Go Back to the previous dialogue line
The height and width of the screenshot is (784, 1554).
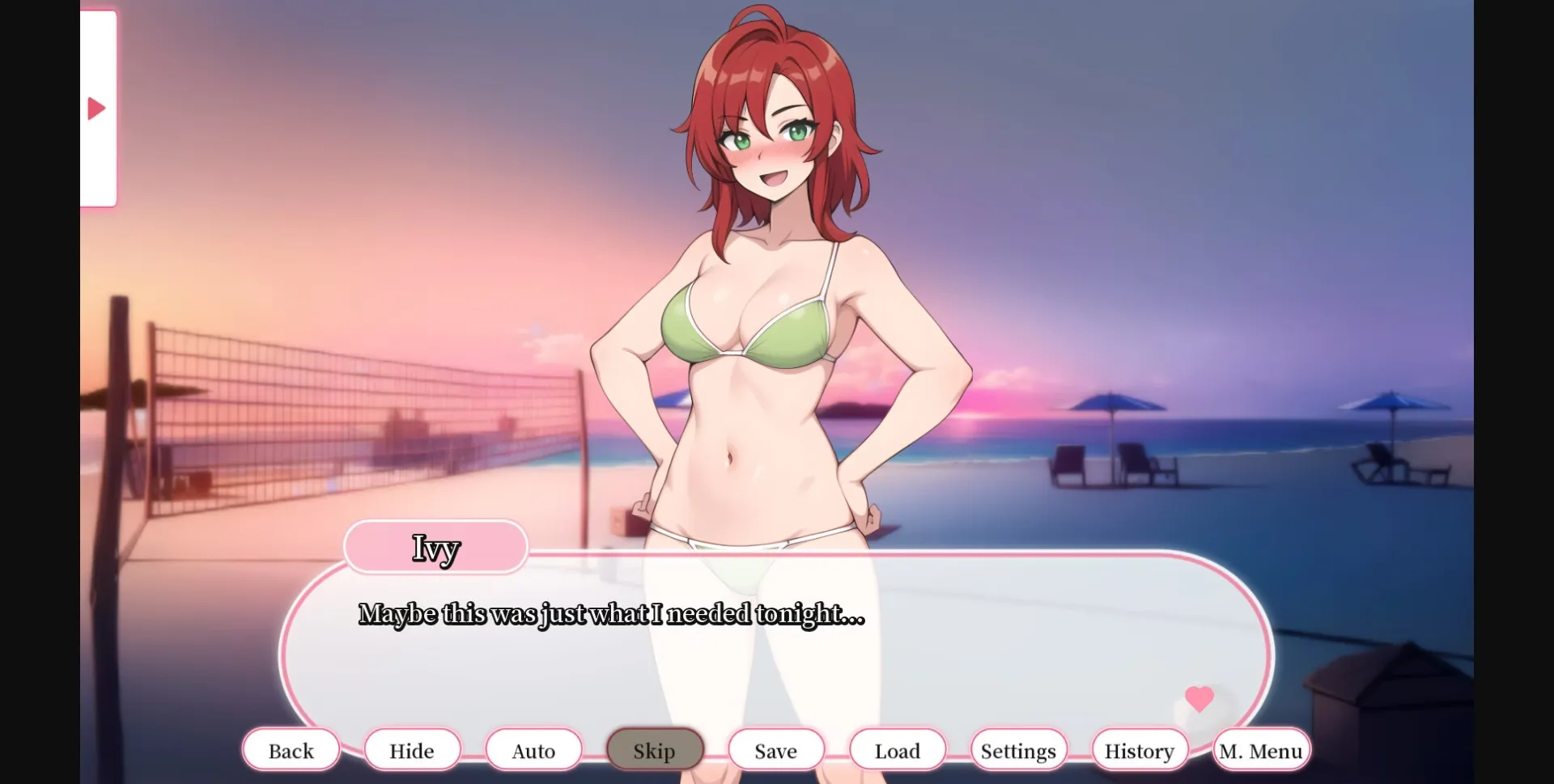[291, 749]
